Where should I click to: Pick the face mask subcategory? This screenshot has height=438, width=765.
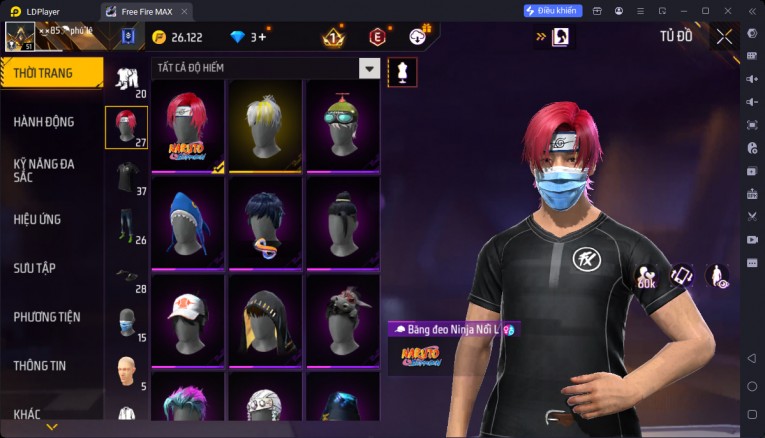coord(126,322)
